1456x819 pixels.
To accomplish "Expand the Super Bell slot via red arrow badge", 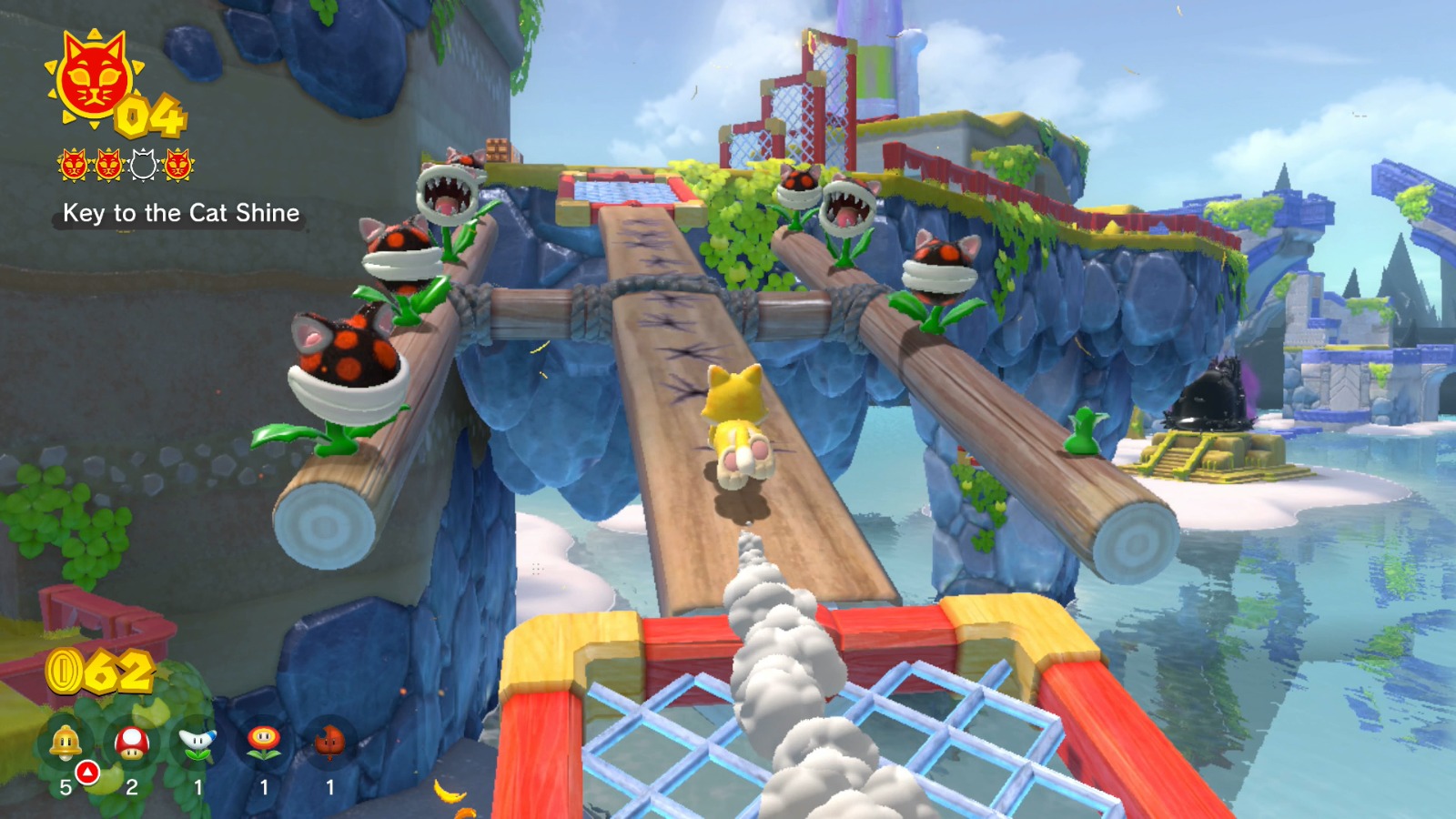I will [x=87, y=771].
